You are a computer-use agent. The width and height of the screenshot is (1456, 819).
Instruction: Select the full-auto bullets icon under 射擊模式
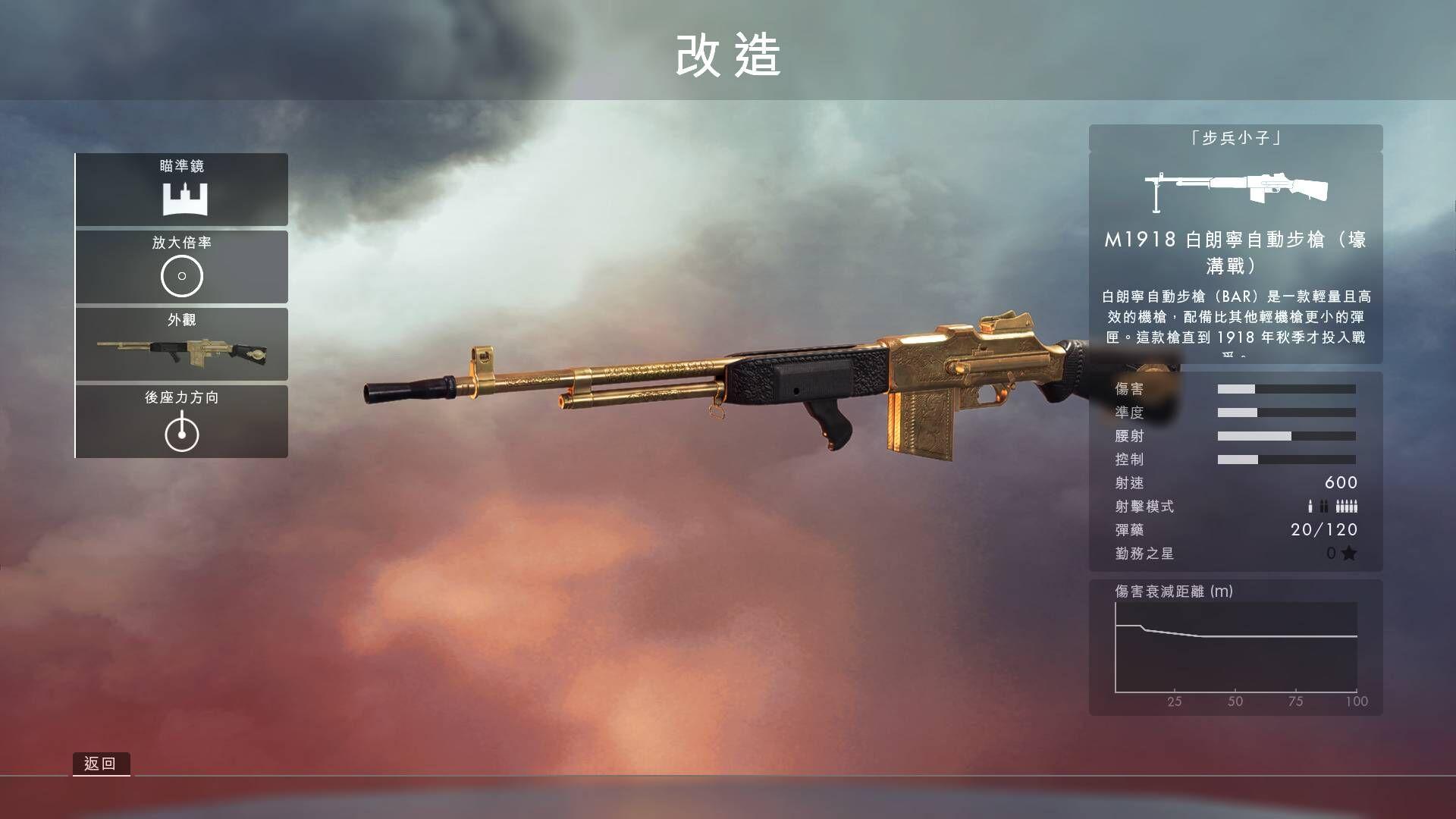click(x=1347, y=506)
